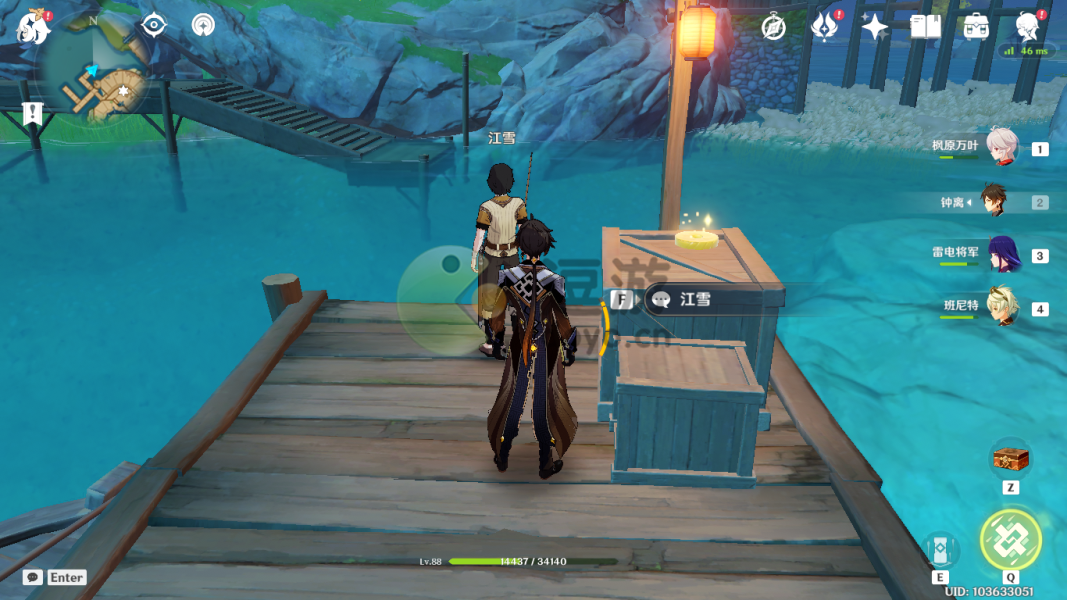Activate the eye-shaped elemental sight icon

[154, 25]
